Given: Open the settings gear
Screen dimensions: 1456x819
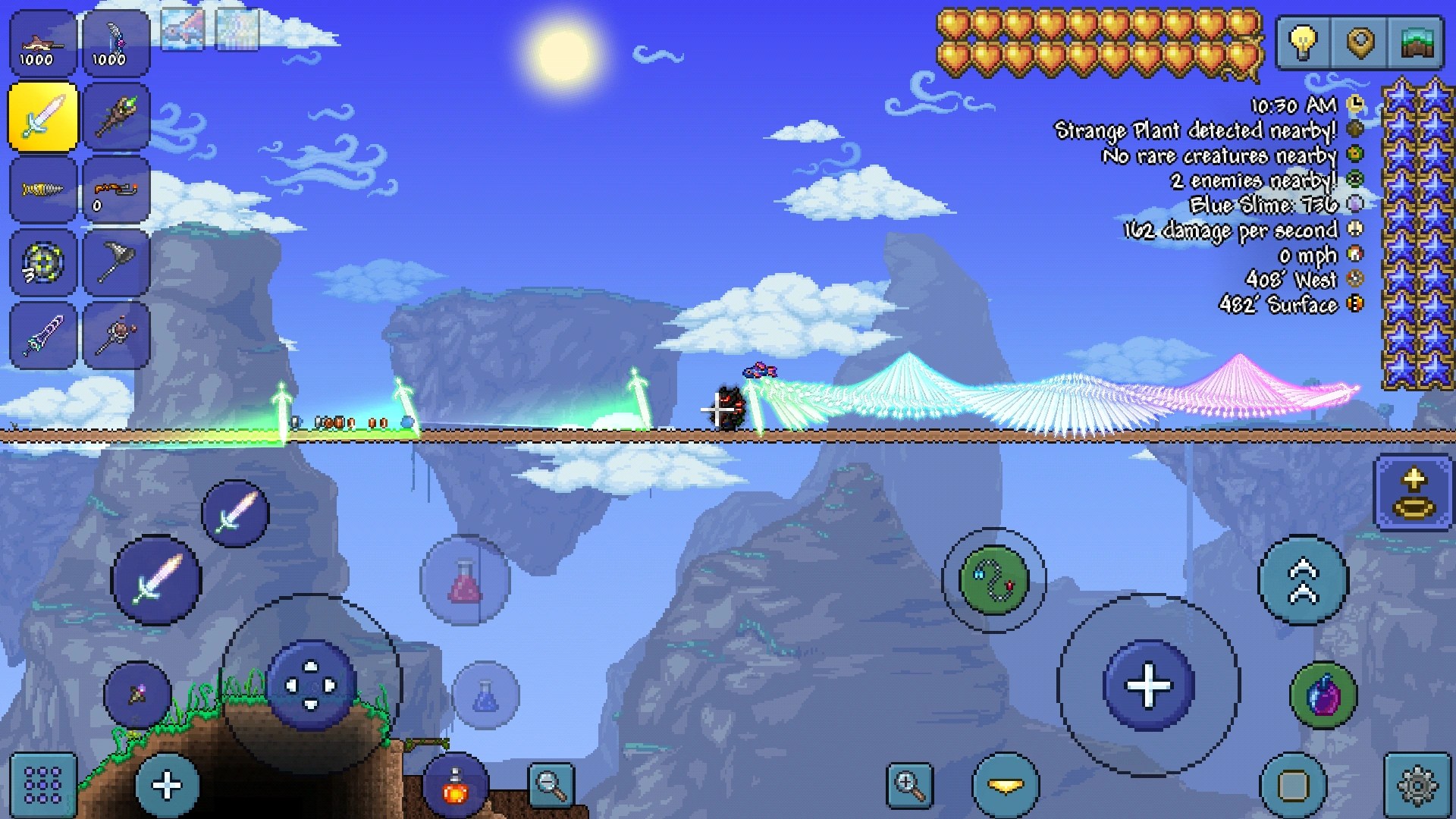Looking at the screenshot, I should (1417, 786).
